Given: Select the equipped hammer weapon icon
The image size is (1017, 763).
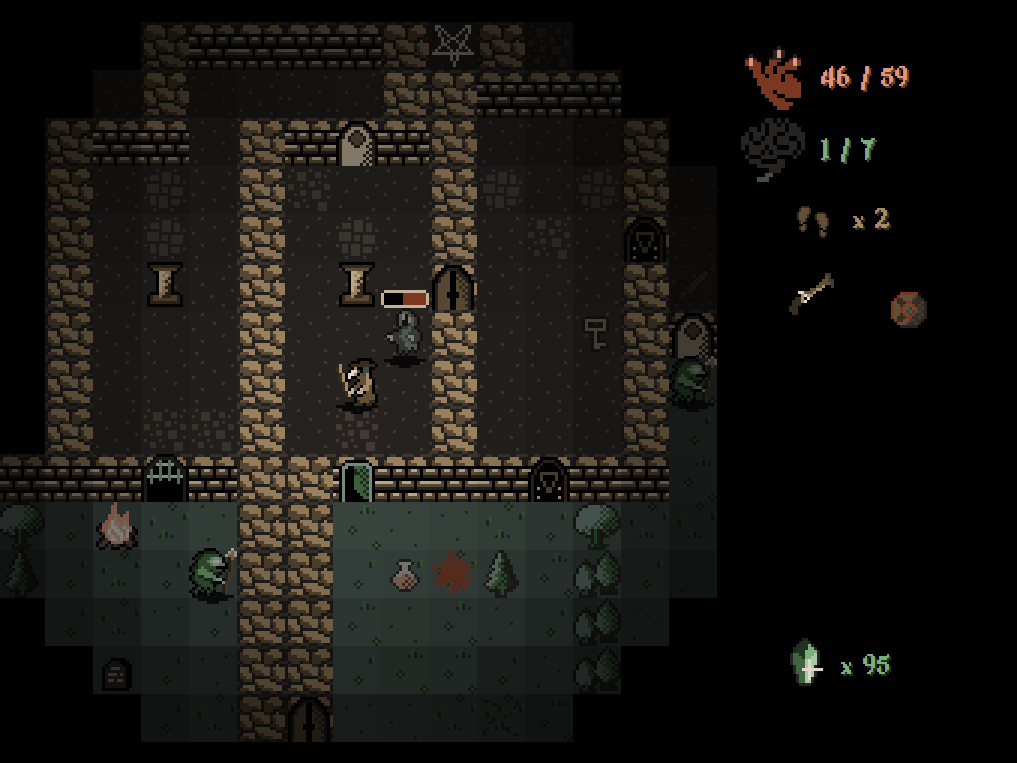Looking at the screenshot, I should click(x=811, y=294).
